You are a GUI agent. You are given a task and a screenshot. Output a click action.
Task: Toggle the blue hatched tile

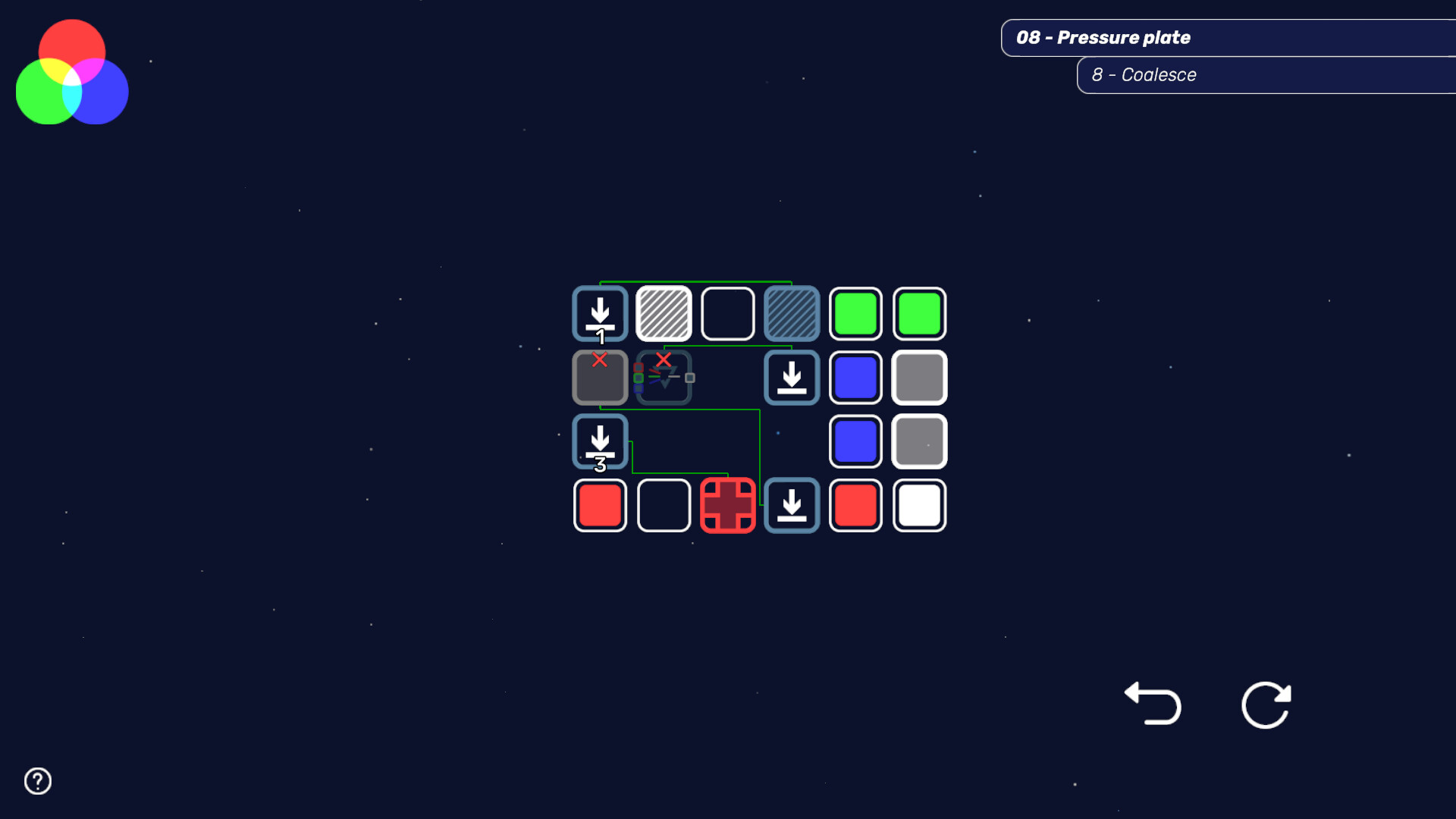792,313
